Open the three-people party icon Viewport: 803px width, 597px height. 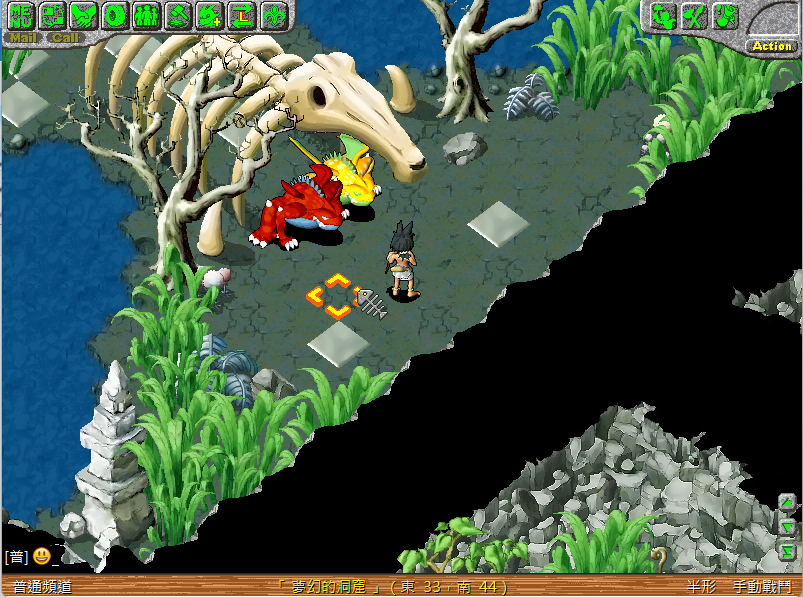click(x=146, y=16)
